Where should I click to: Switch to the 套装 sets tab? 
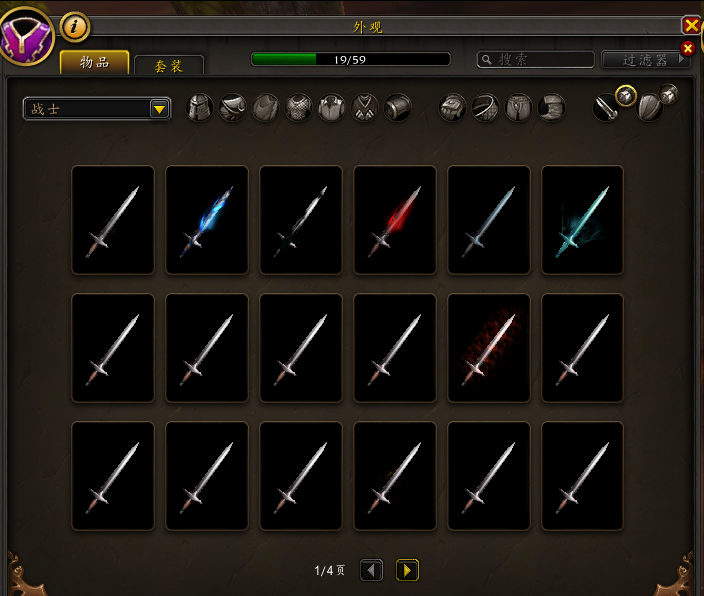point(168,65)
